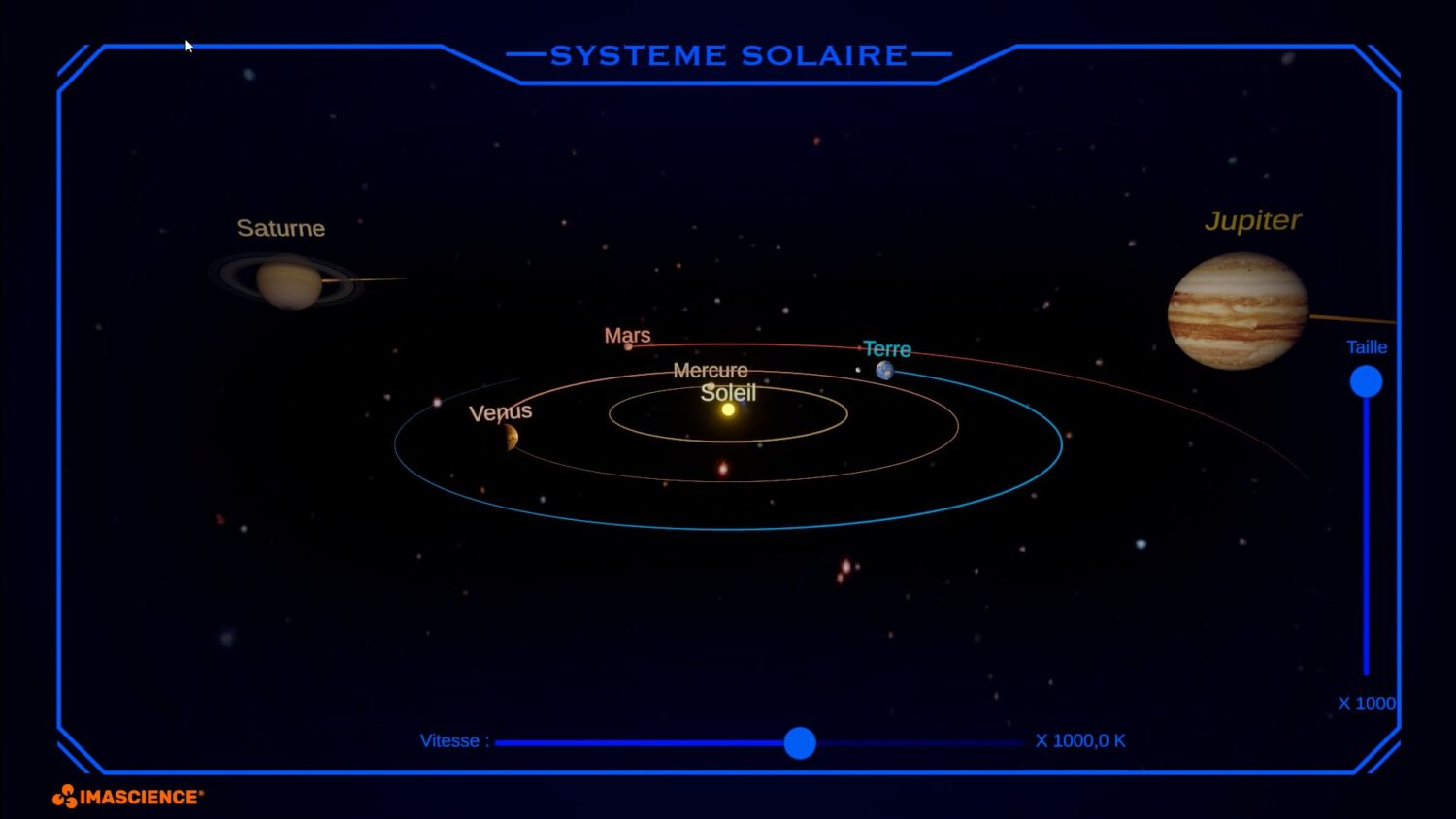Click the Taille size slider handle
This screenshot has height=819, width=1456.
pyautogui.click(x=1366, y=381)
